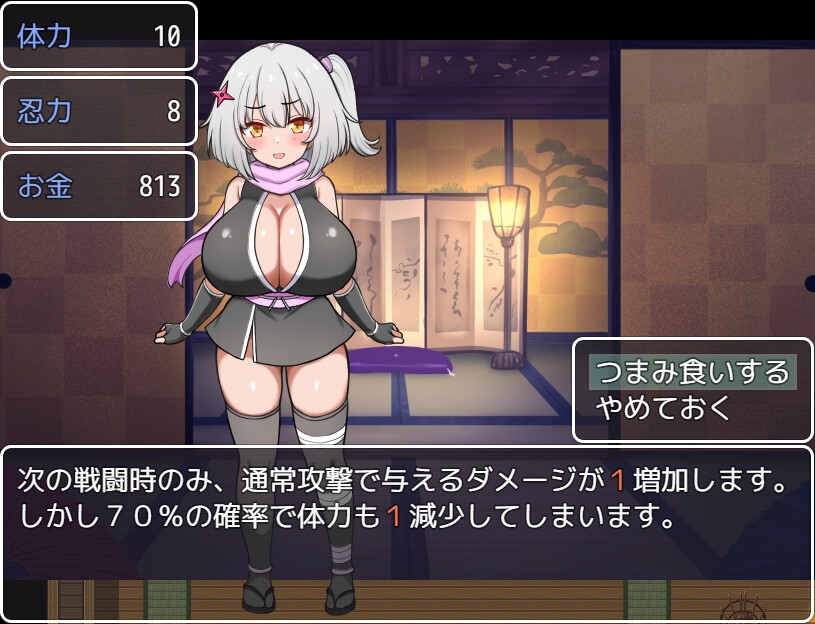The height and width of the screenshot is (624, 815).
Task: Choose the つまみ食いする option
Action: (692, 372)
